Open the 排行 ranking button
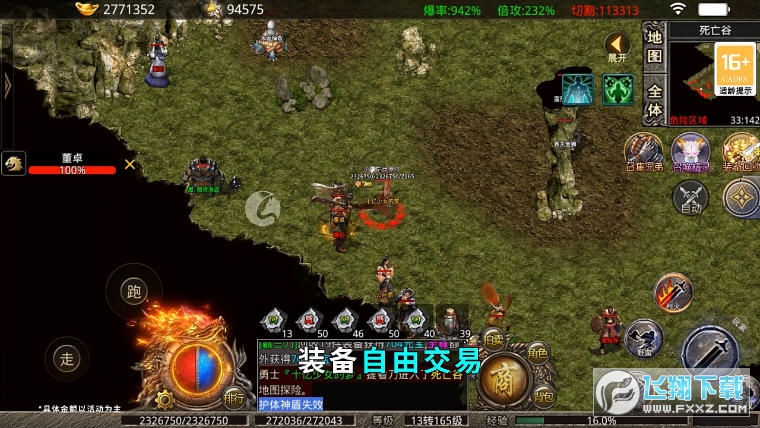 [x=234, y=397]
